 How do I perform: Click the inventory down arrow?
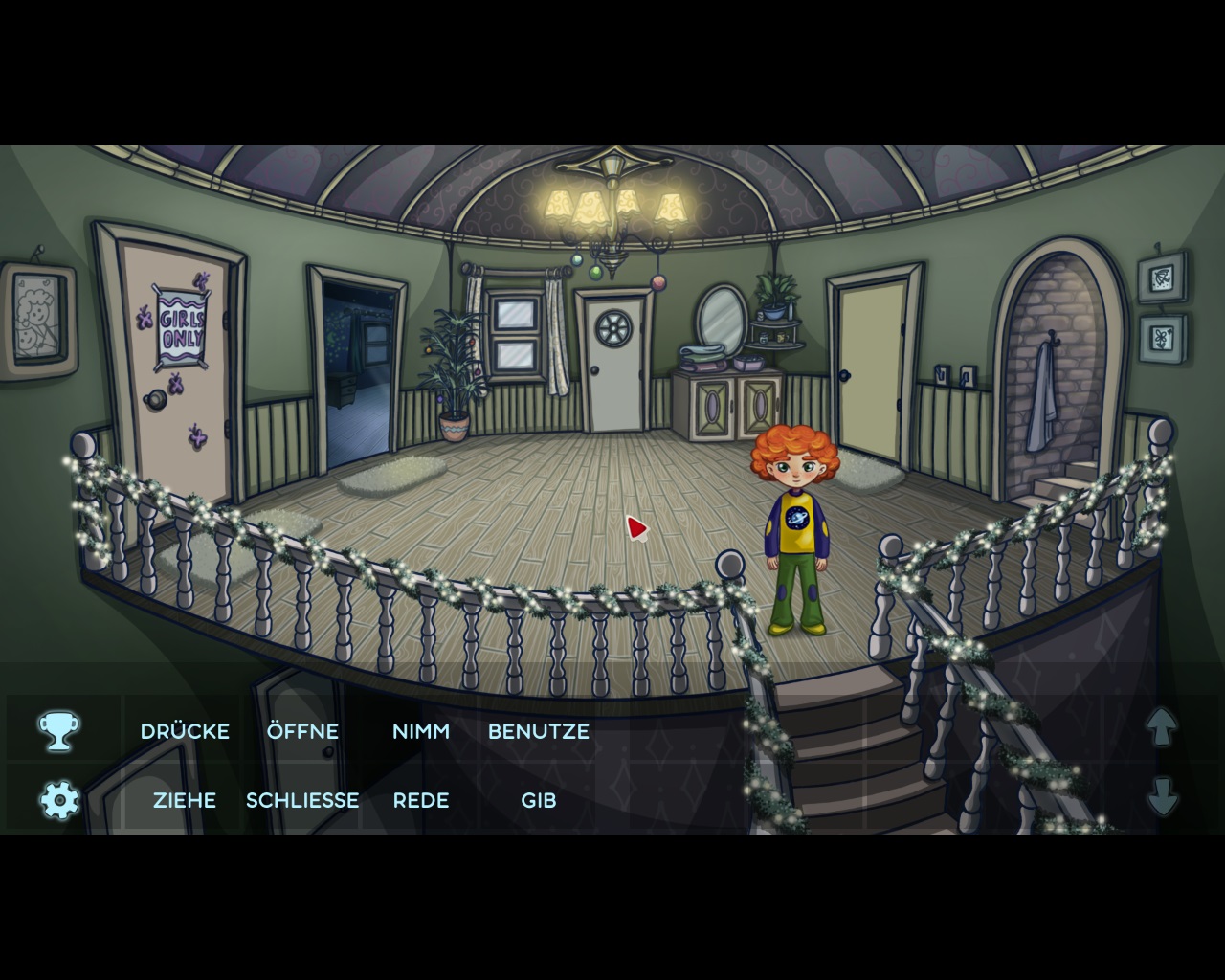1162,796
